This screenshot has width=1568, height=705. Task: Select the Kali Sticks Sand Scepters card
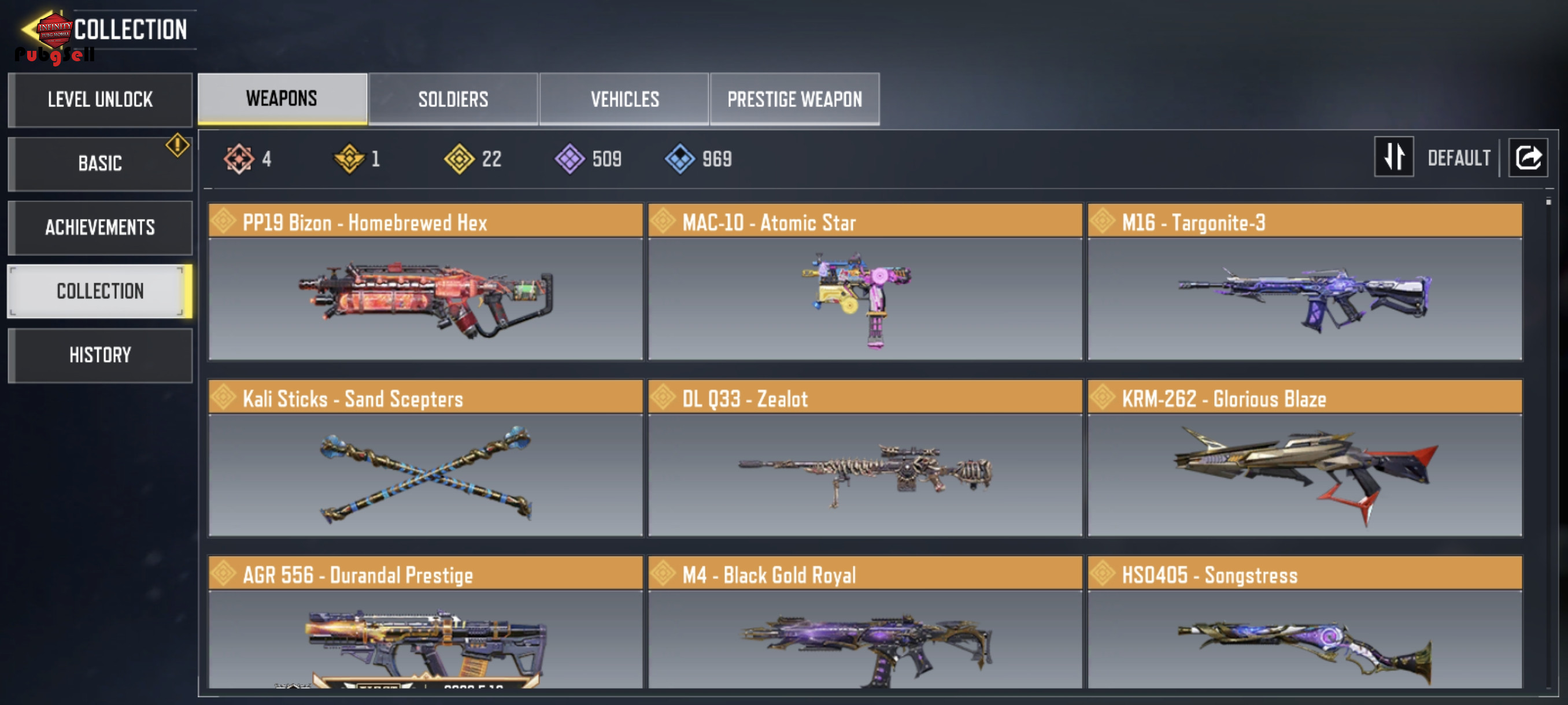(x=425, y=458)
